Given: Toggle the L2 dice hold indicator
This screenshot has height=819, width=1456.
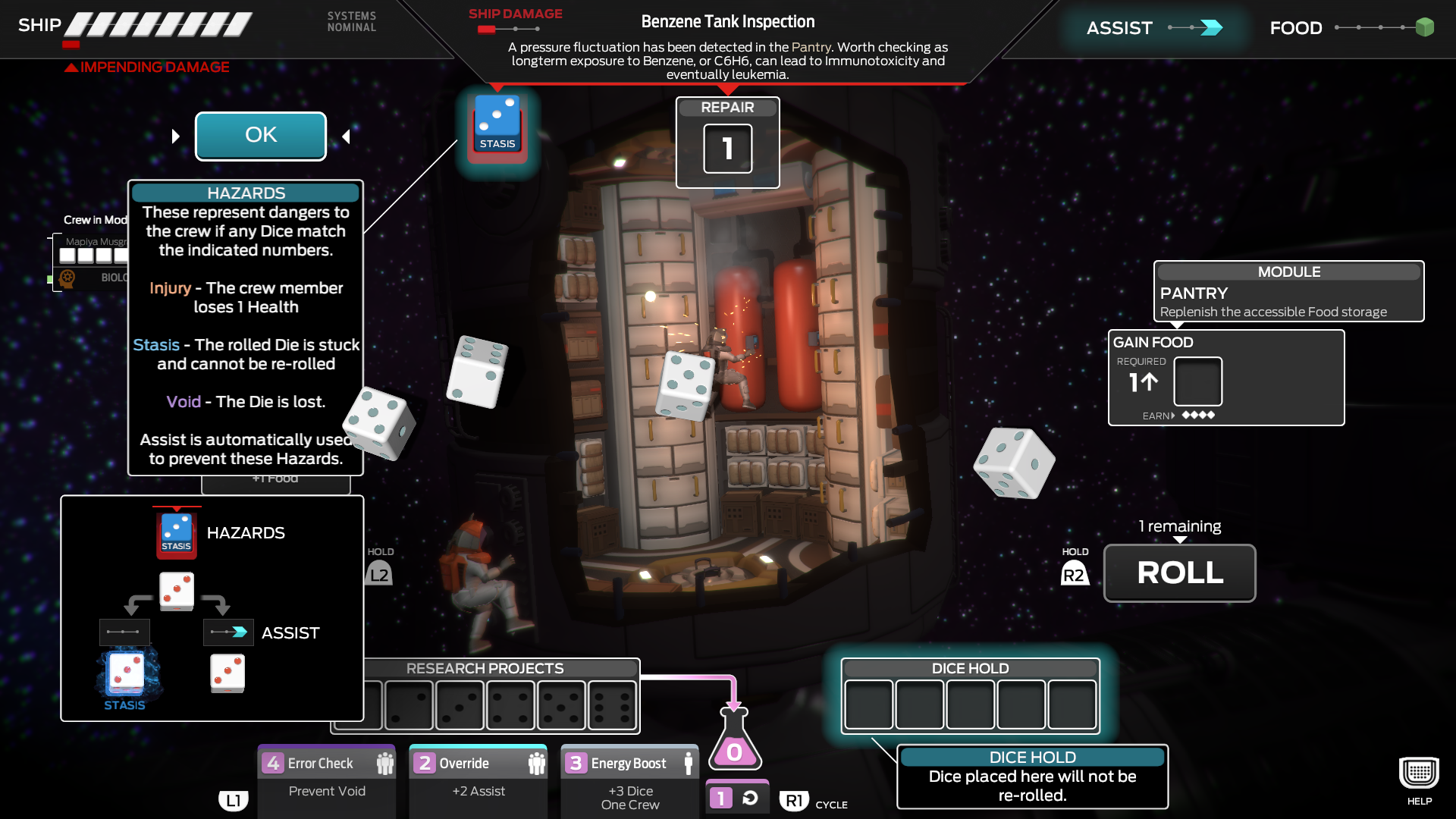Looking at the screenshot, I should coord(380,573).
